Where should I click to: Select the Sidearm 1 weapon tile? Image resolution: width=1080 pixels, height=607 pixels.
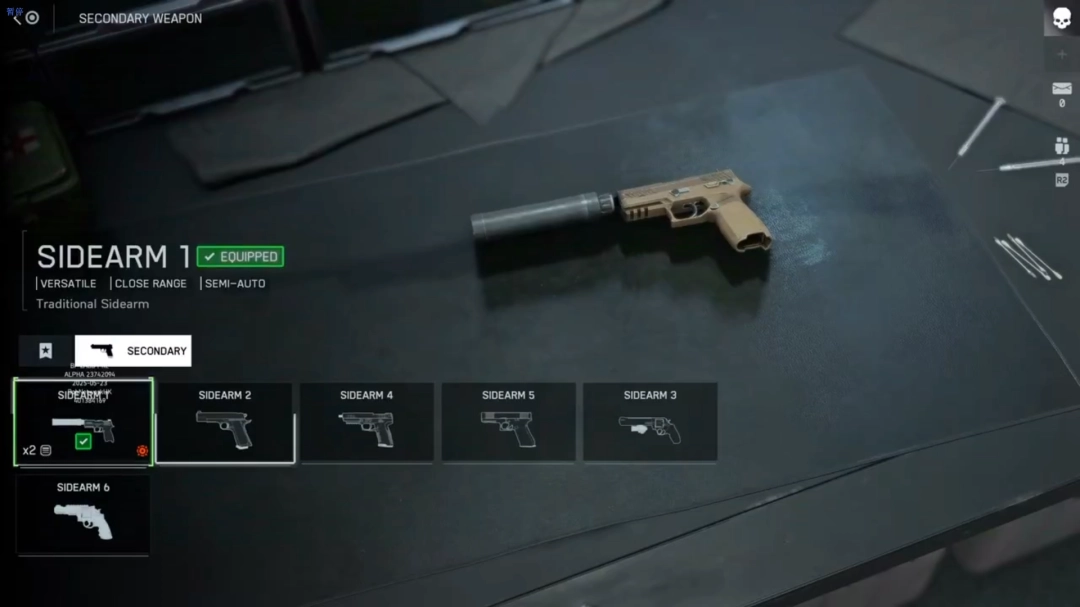[x=83, y=422]
